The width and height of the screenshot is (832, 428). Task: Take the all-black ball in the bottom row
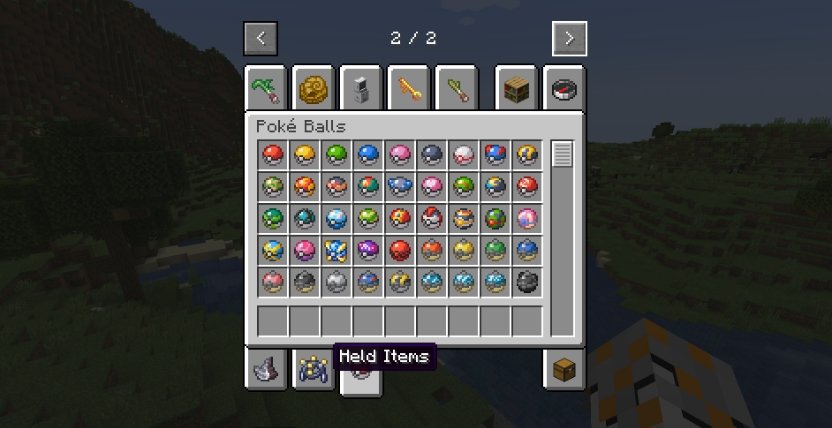pyautogui.click(x=527, y=282)
